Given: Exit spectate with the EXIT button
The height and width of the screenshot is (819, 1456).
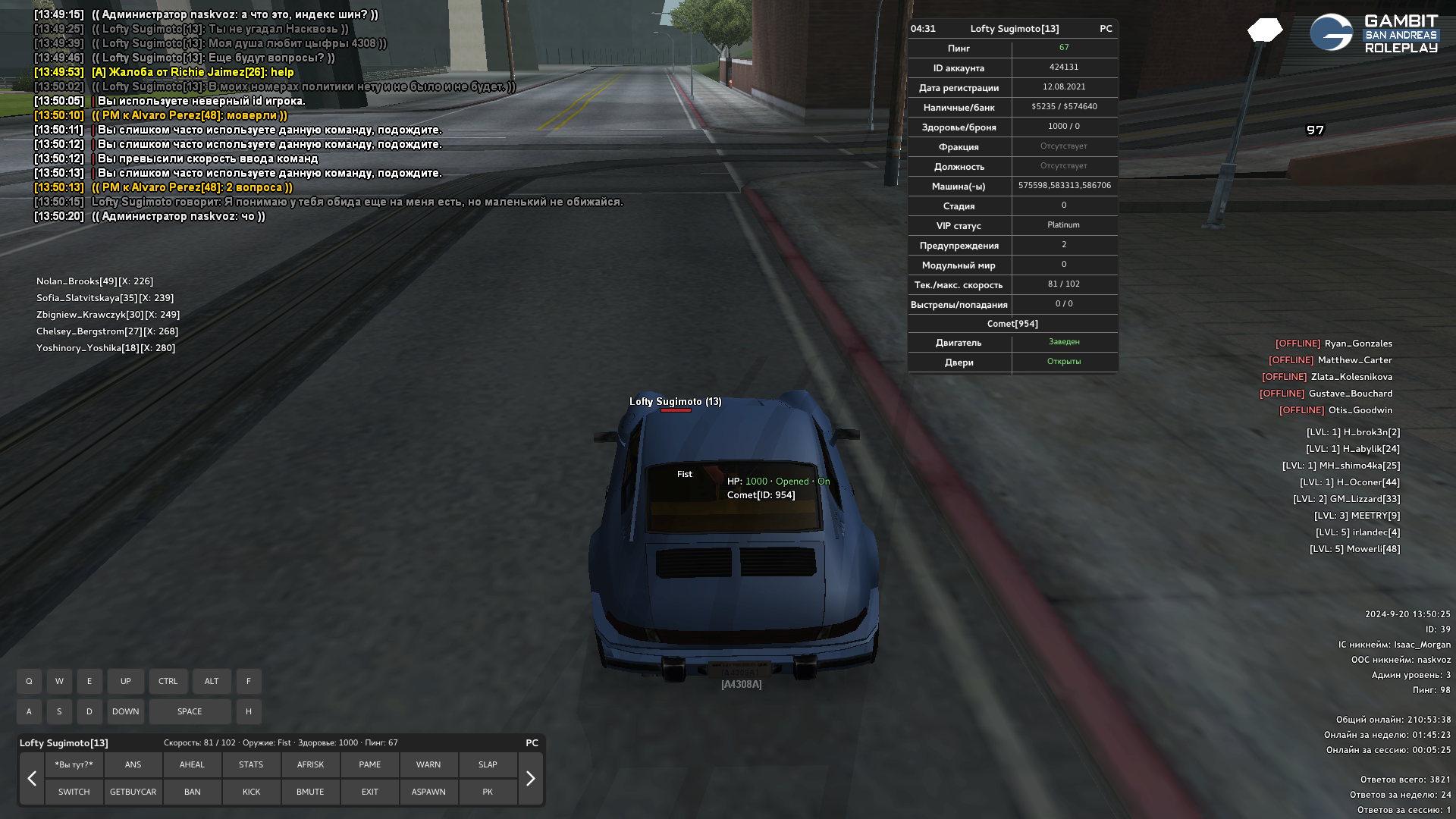Looking at the screenshot, I should tap(369, 792).
